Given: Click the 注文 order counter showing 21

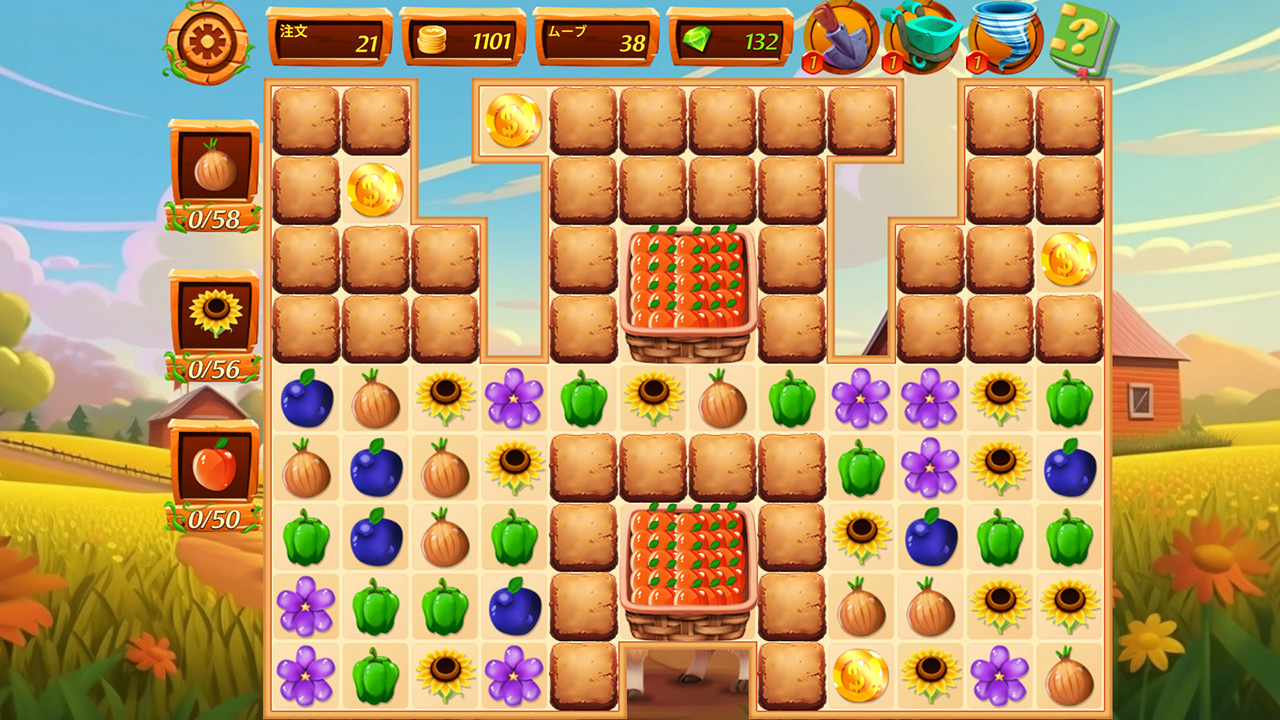Looking at the screenshot, I should 327,35.
